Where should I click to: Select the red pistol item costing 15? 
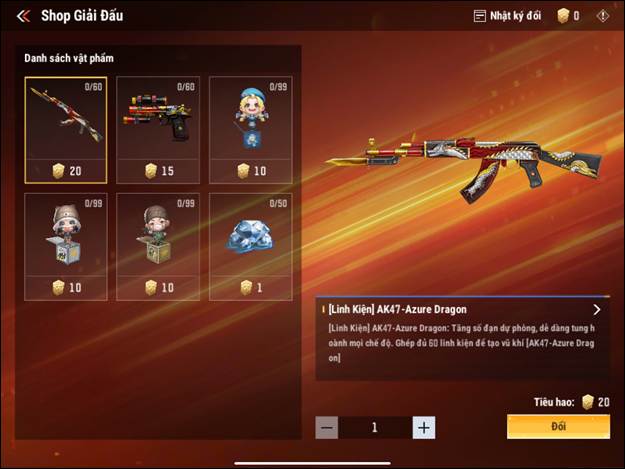[x=158, y=129]
